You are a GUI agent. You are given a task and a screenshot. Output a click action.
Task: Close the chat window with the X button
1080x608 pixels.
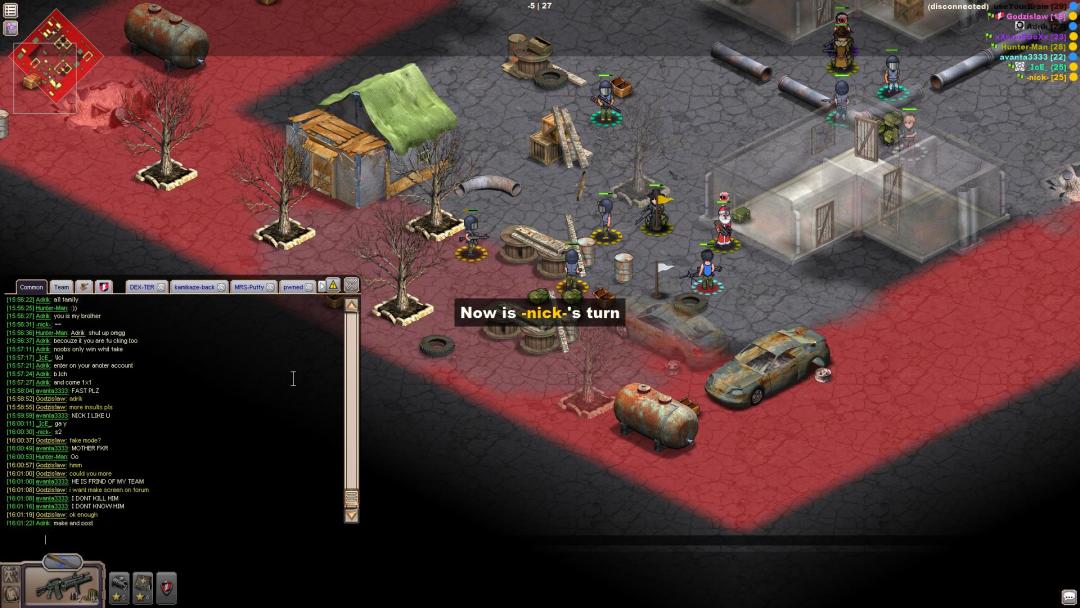(x=351, y=285)
